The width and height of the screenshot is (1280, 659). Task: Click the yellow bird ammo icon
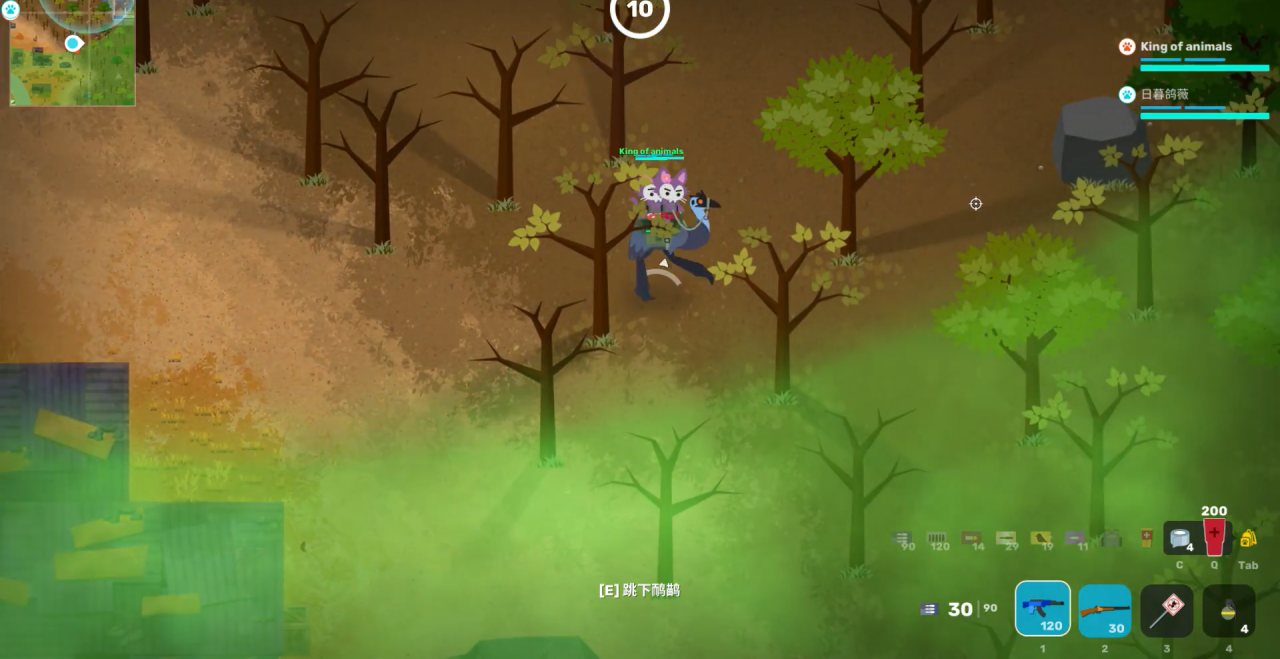point(1040,537)
